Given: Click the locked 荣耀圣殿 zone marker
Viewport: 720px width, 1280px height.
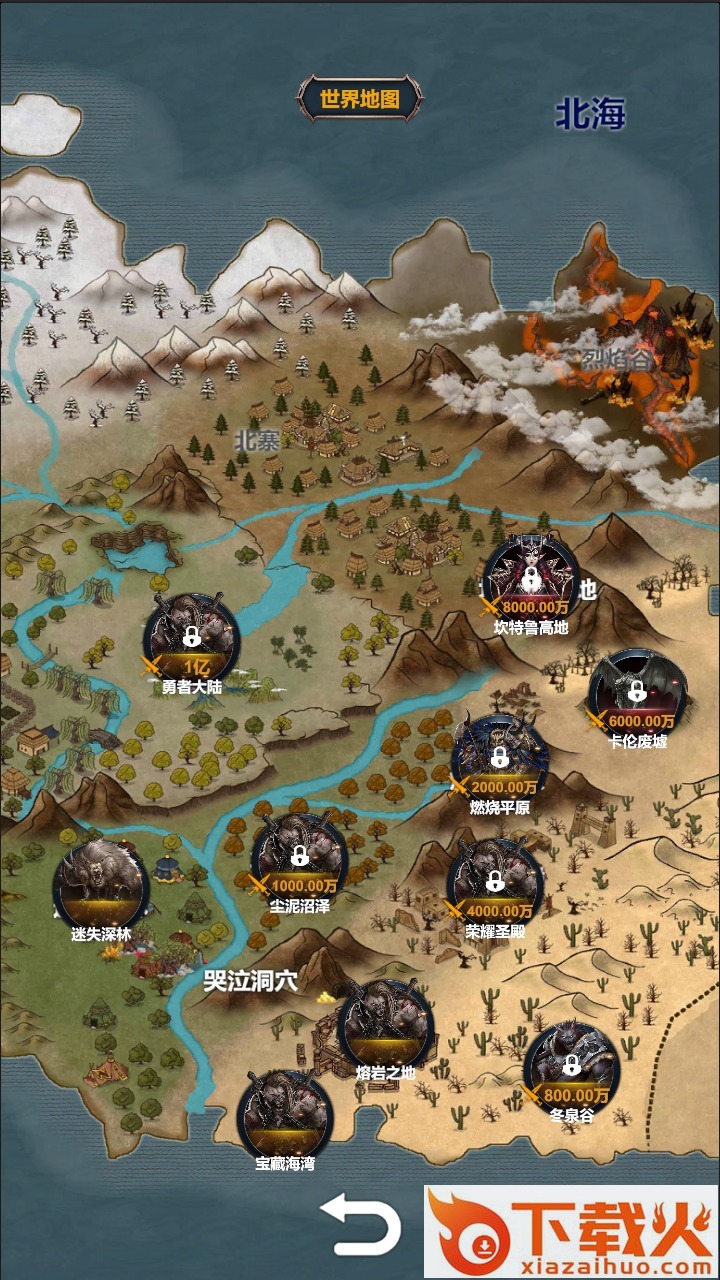Looking at the screenshot, I should 494,883.
